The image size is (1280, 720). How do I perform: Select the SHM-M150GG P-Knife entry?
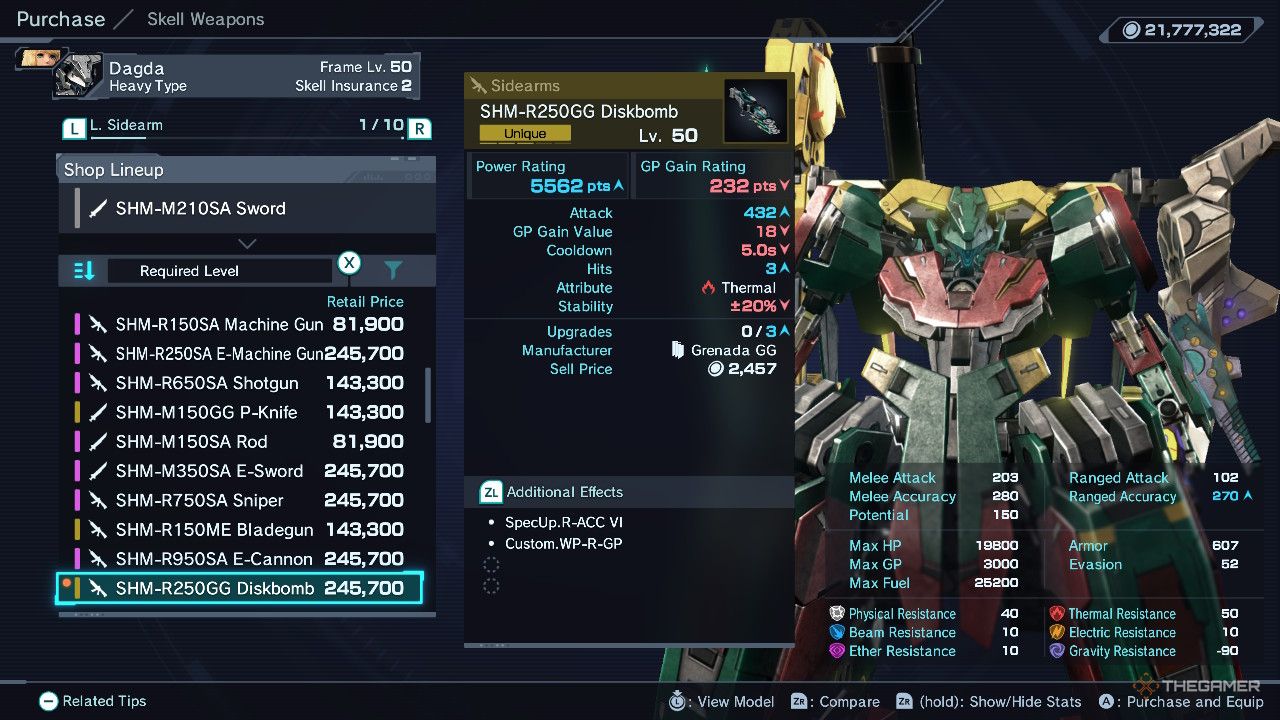pyautogui.click(x=240, y=412)
